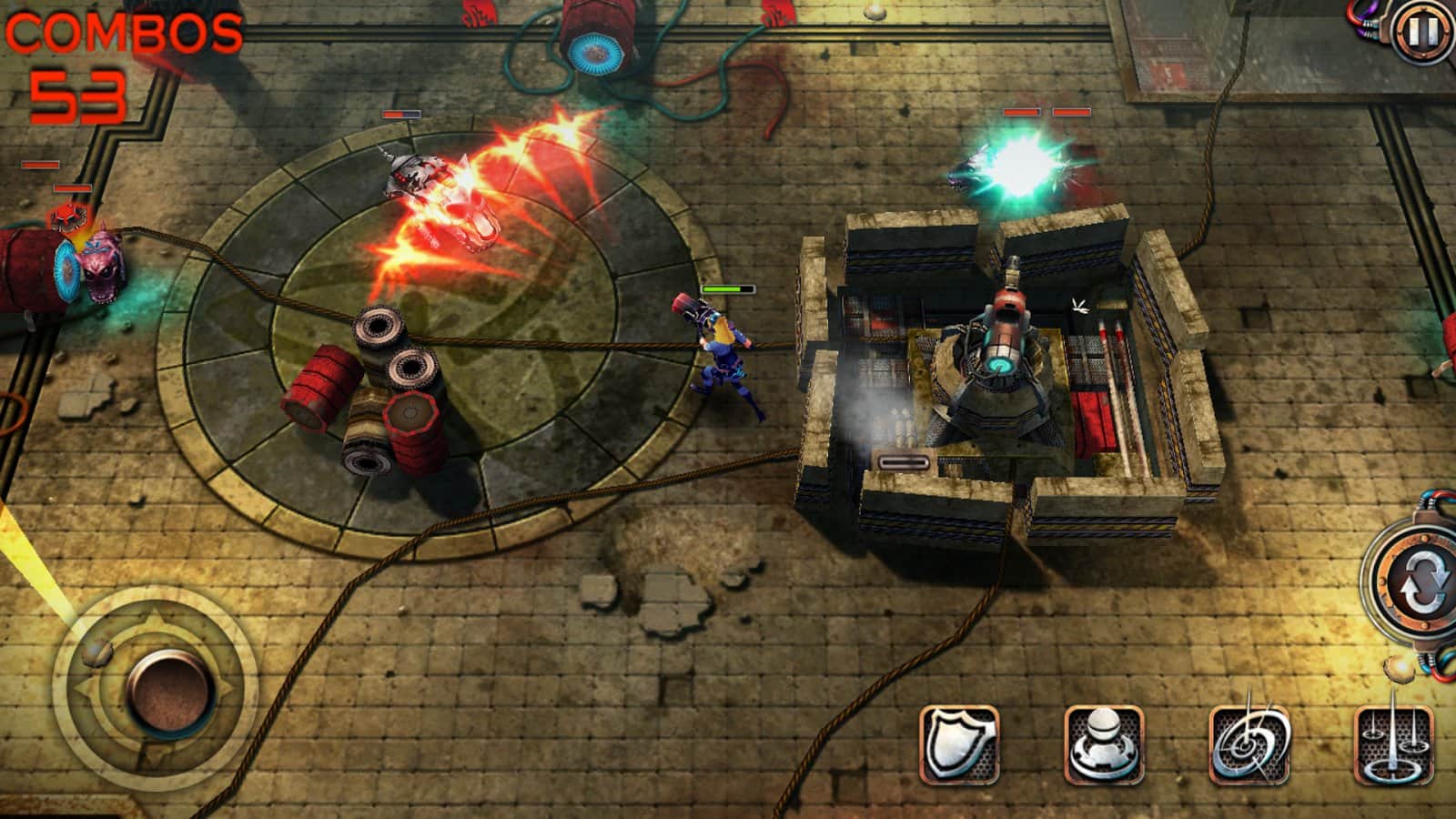The height and width of the screenshot is (819, 1456).
Task: Use the orb-on-pedestal skill
Action: [x=1104, y=744]
